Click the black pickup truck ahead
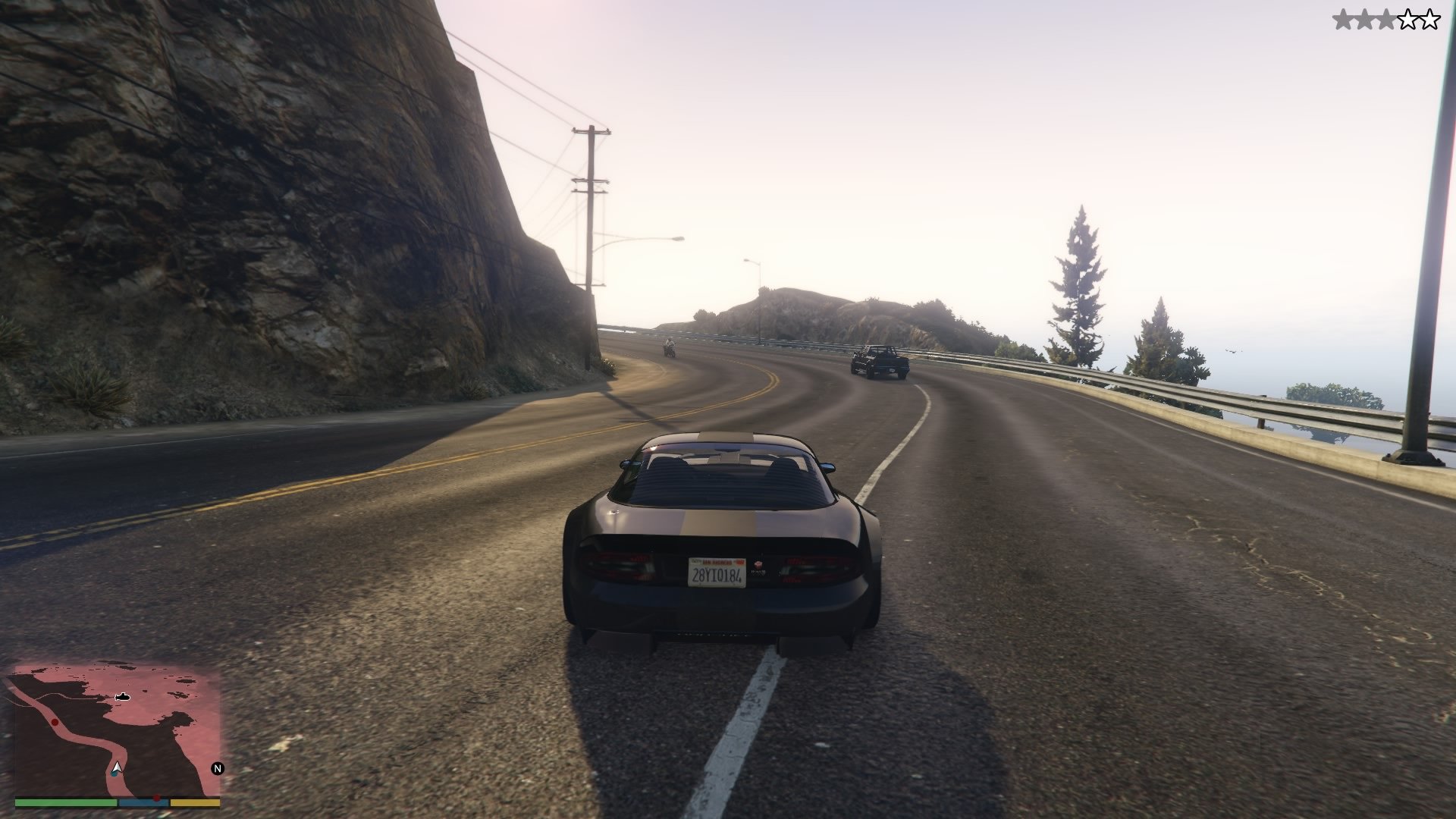 click(x=880, y=360)
